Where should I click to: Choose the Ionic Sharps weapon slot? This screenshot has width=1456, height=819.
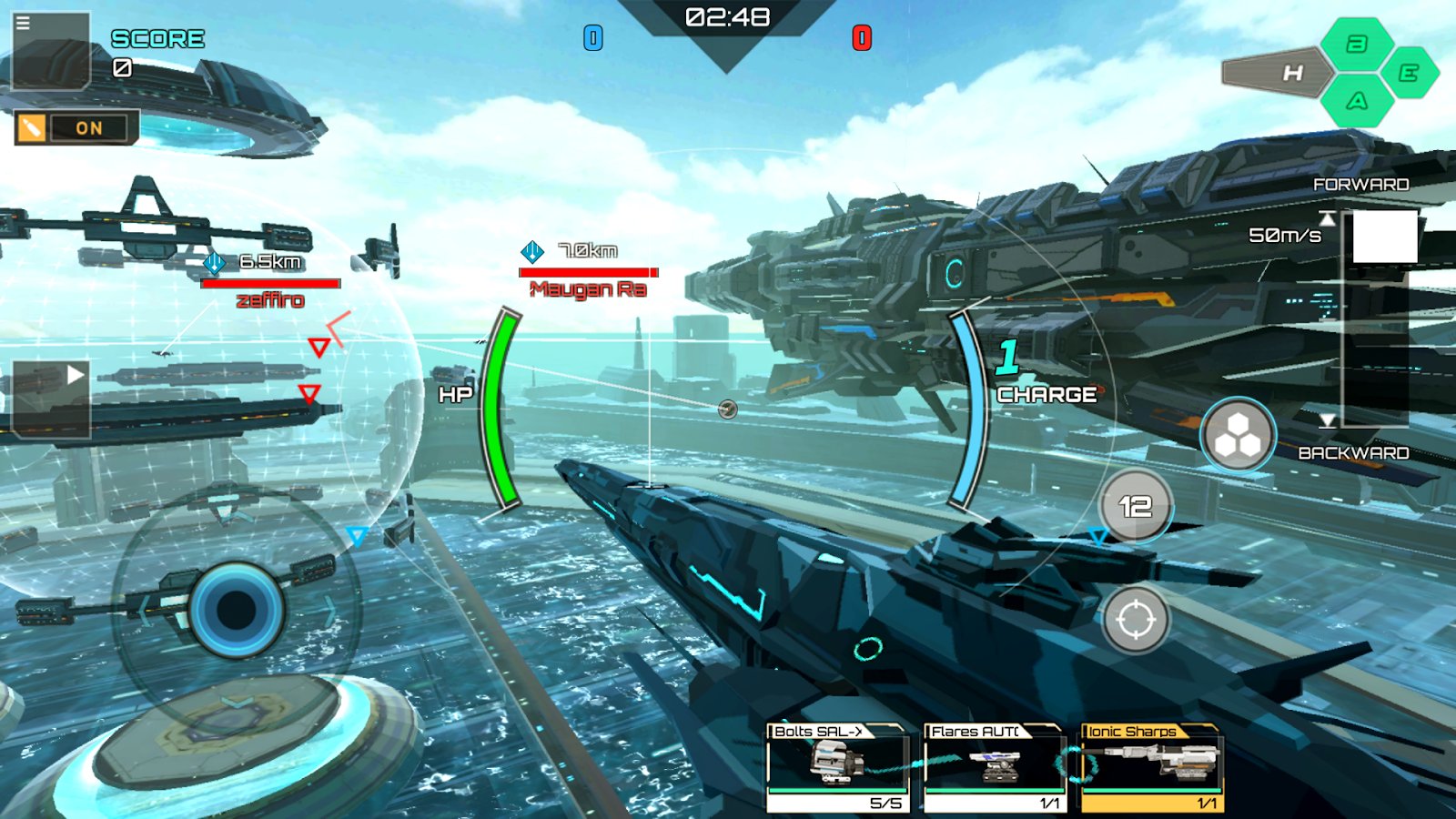[x=1151, y=766]
